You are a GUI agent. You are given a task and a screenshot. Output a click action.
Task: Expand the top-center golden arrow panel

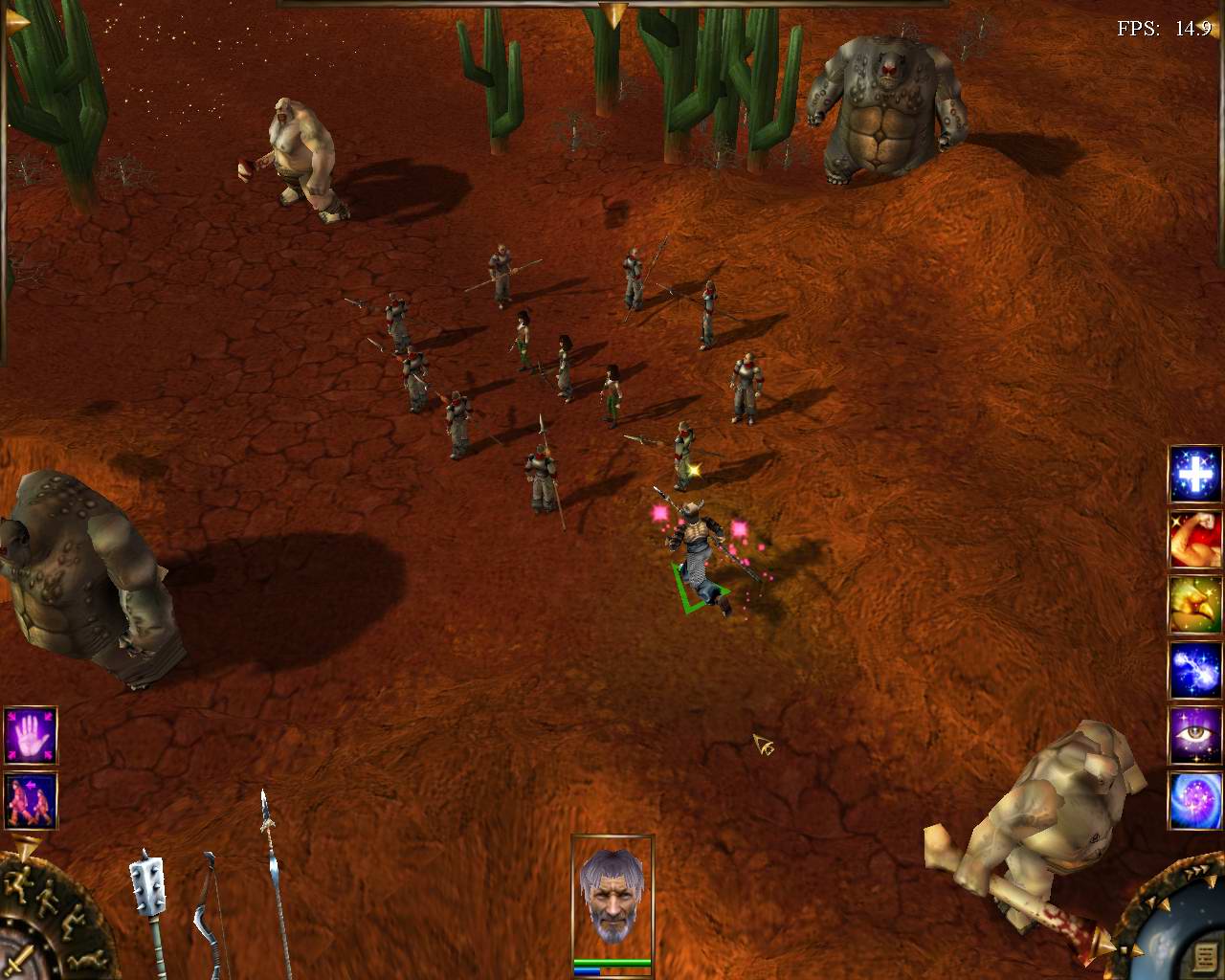(x=612, y=13)
